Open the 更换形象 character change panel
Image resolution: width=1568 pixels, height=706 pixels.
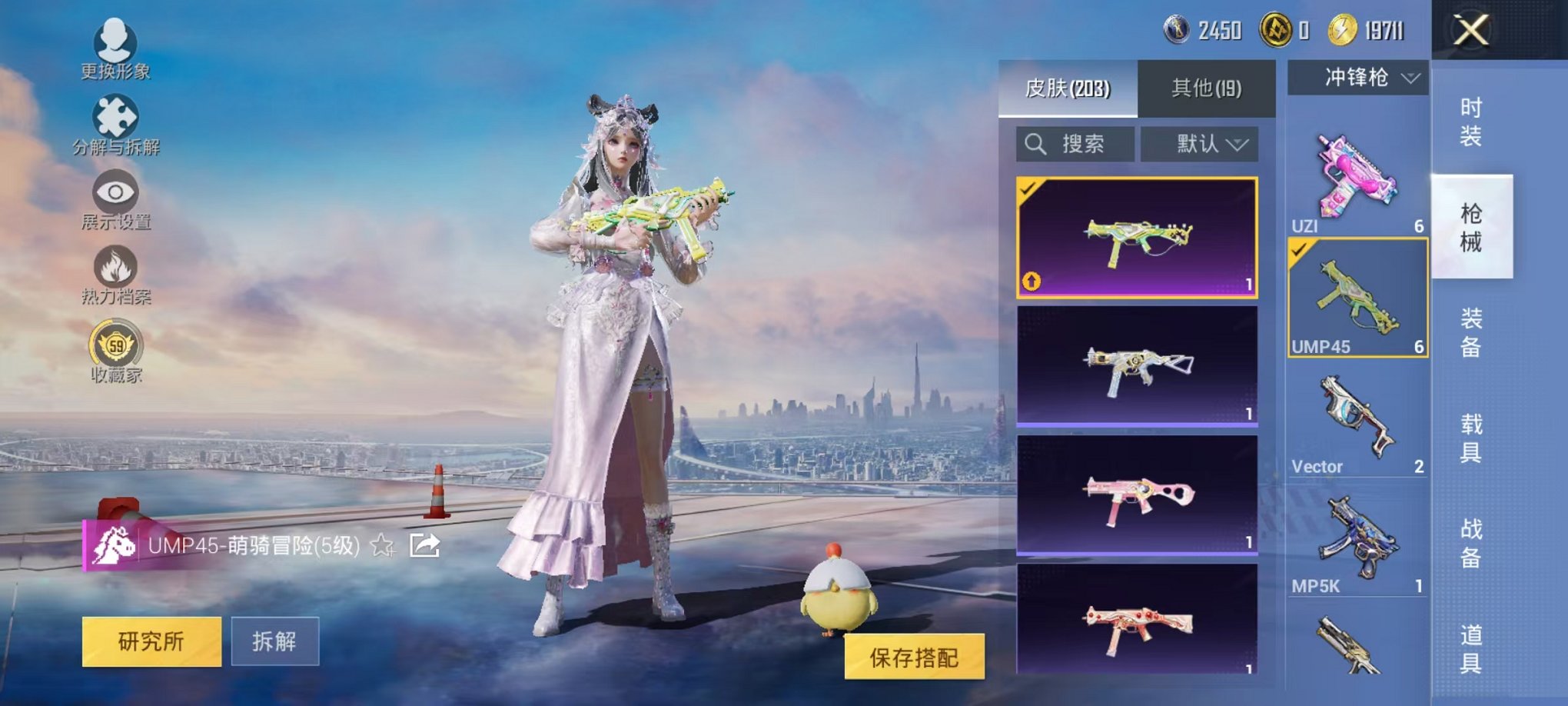pyautogui.click(x=114, y=46)
